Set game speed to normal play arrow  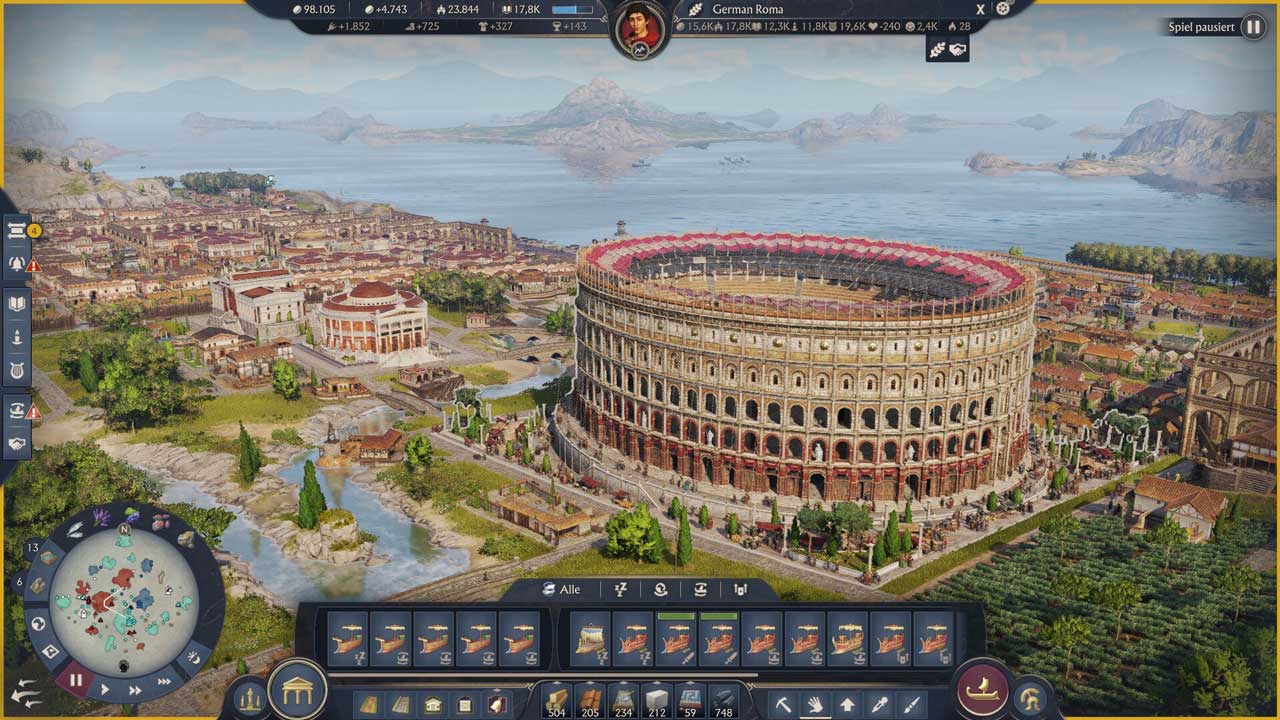click(105, 689)
